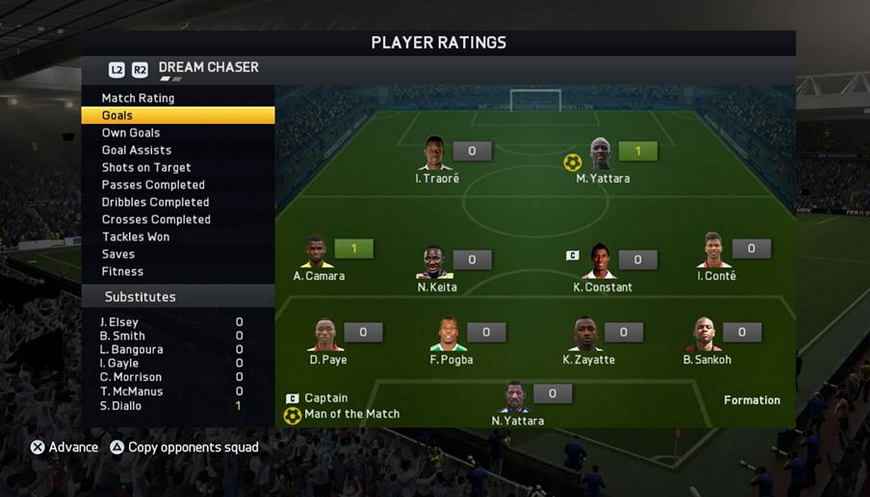
Task: Show the Tackles Won stat
Action: click(136, 237)
